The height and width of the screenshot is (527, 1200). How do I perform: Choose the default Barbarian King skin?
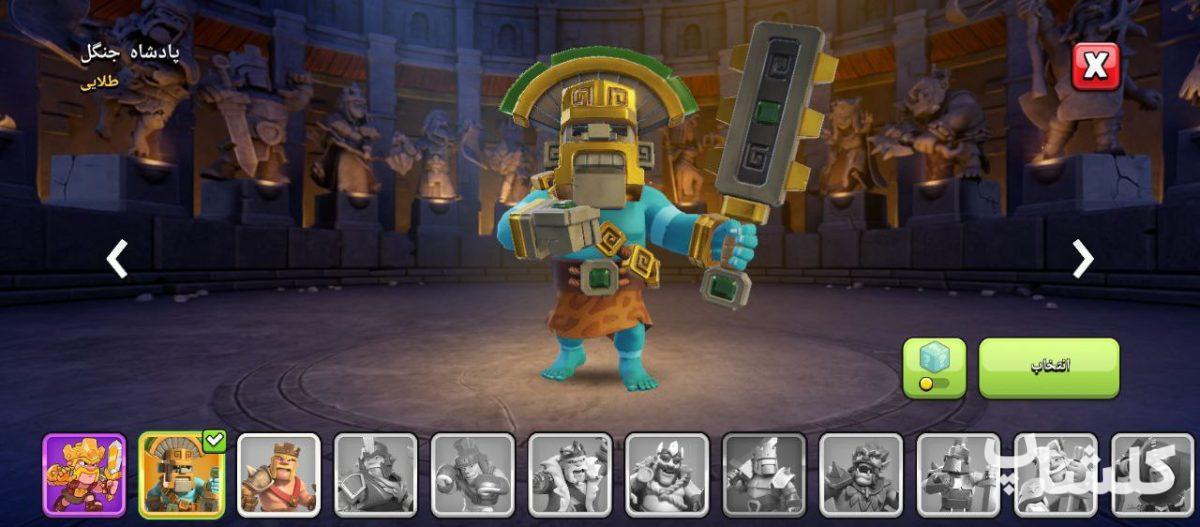279,475
